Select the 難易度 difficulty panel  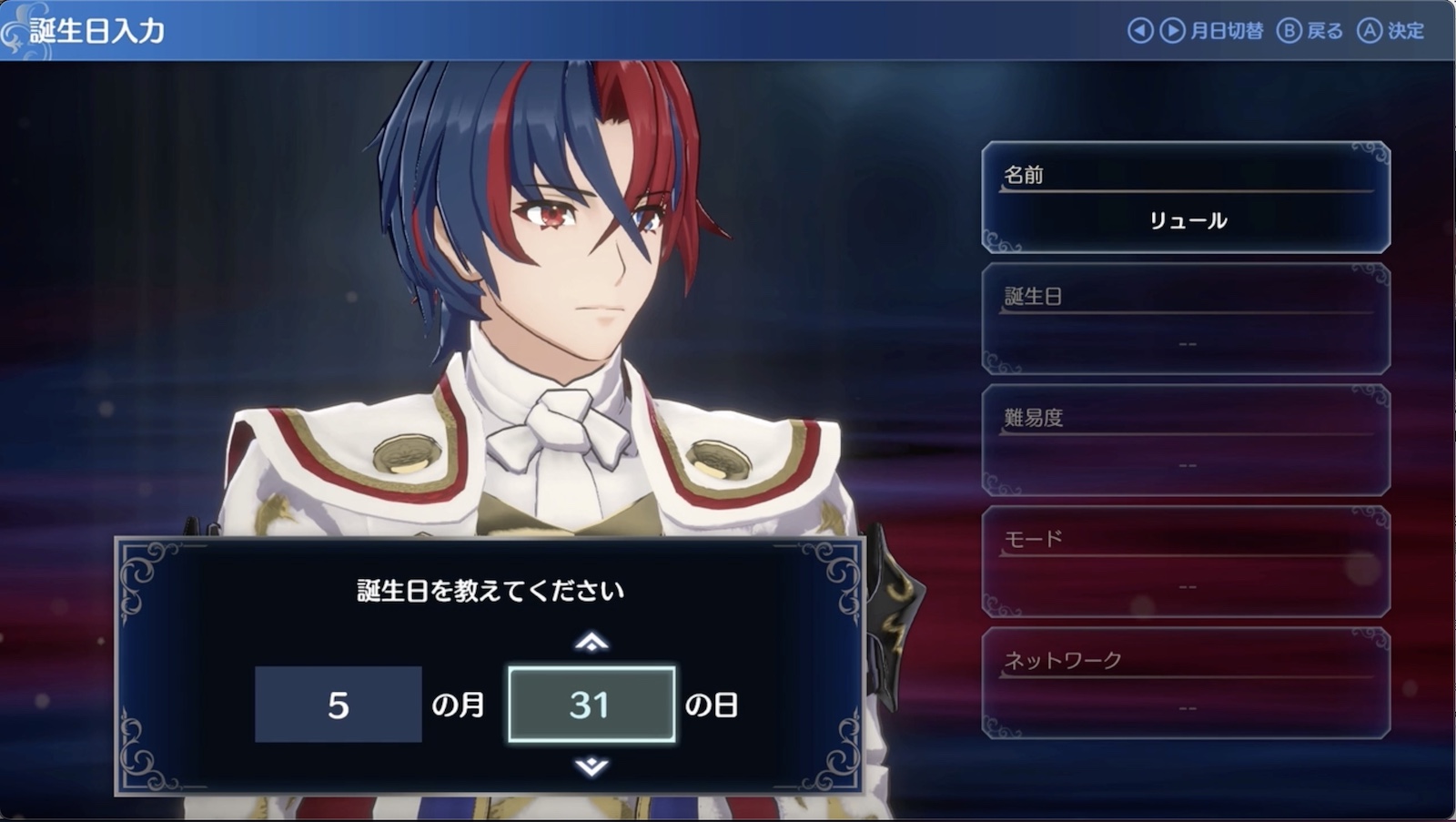point(1186,441)
